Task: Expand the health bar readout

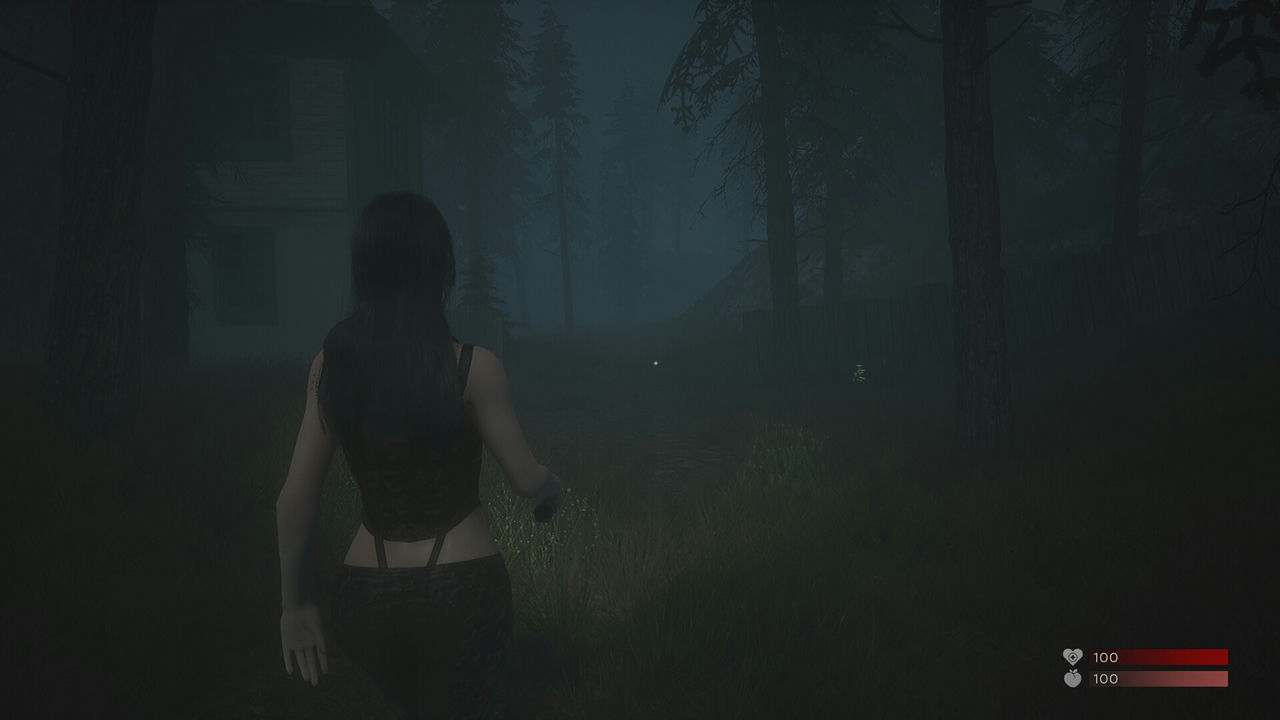Action: (1160, 657)
